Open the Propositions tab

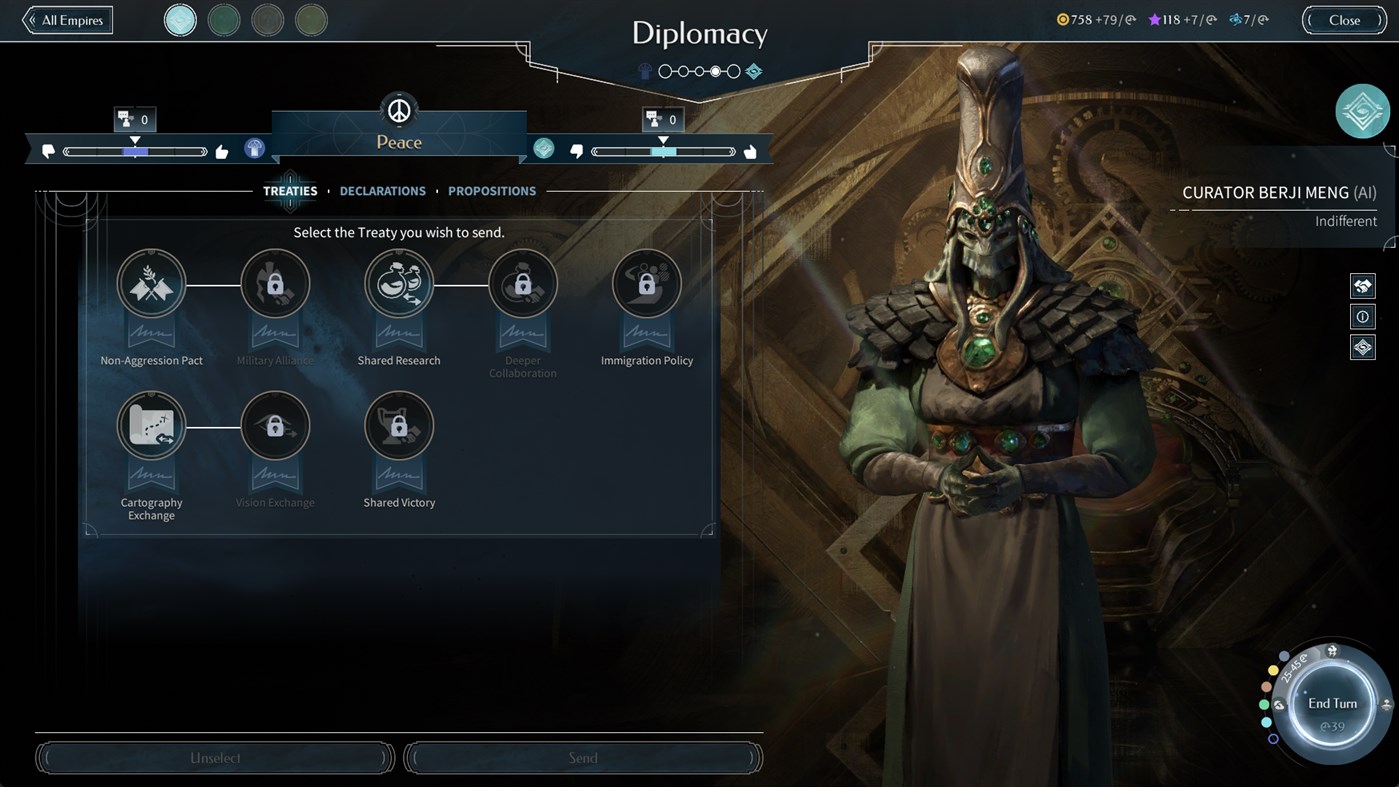point(491,190)
